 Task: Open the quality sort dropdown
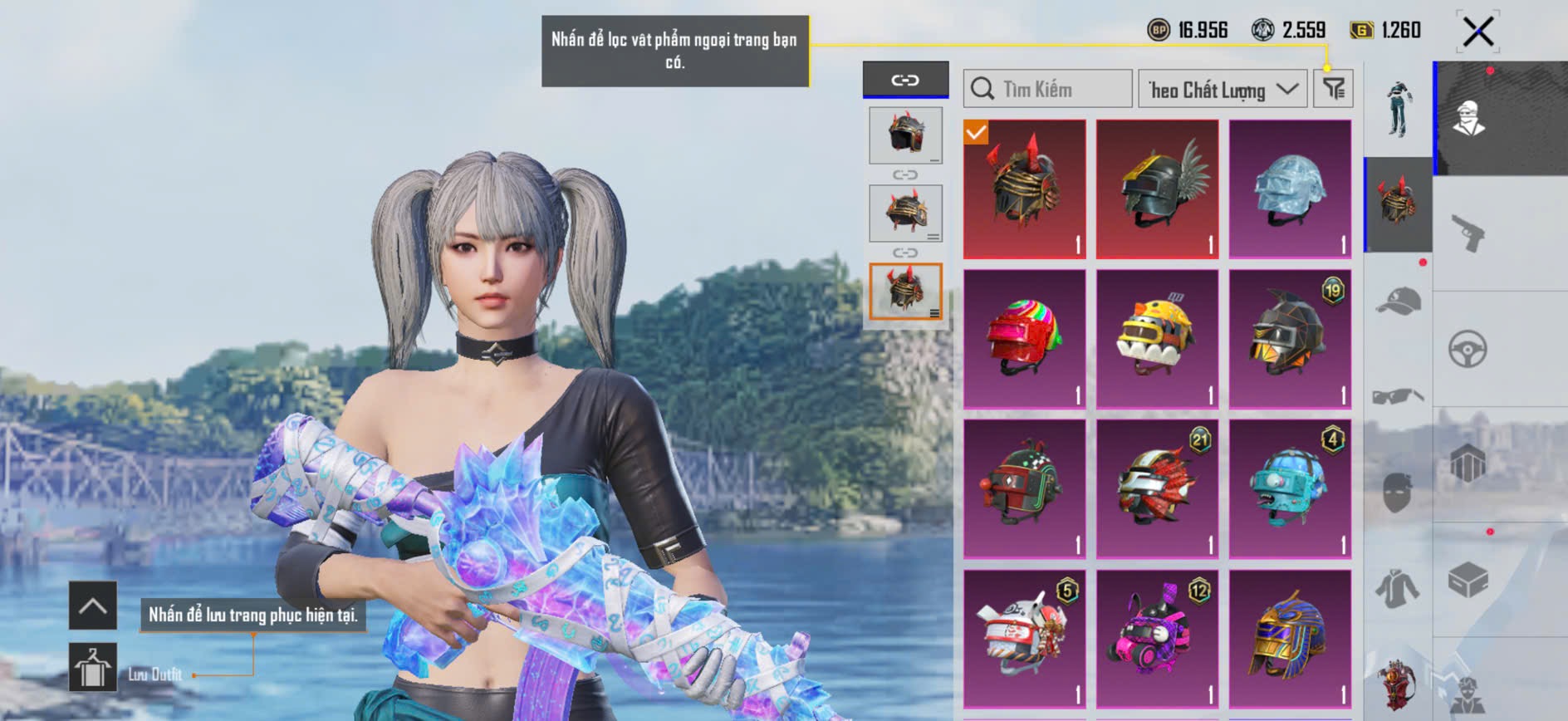(x=1222, y=89)
